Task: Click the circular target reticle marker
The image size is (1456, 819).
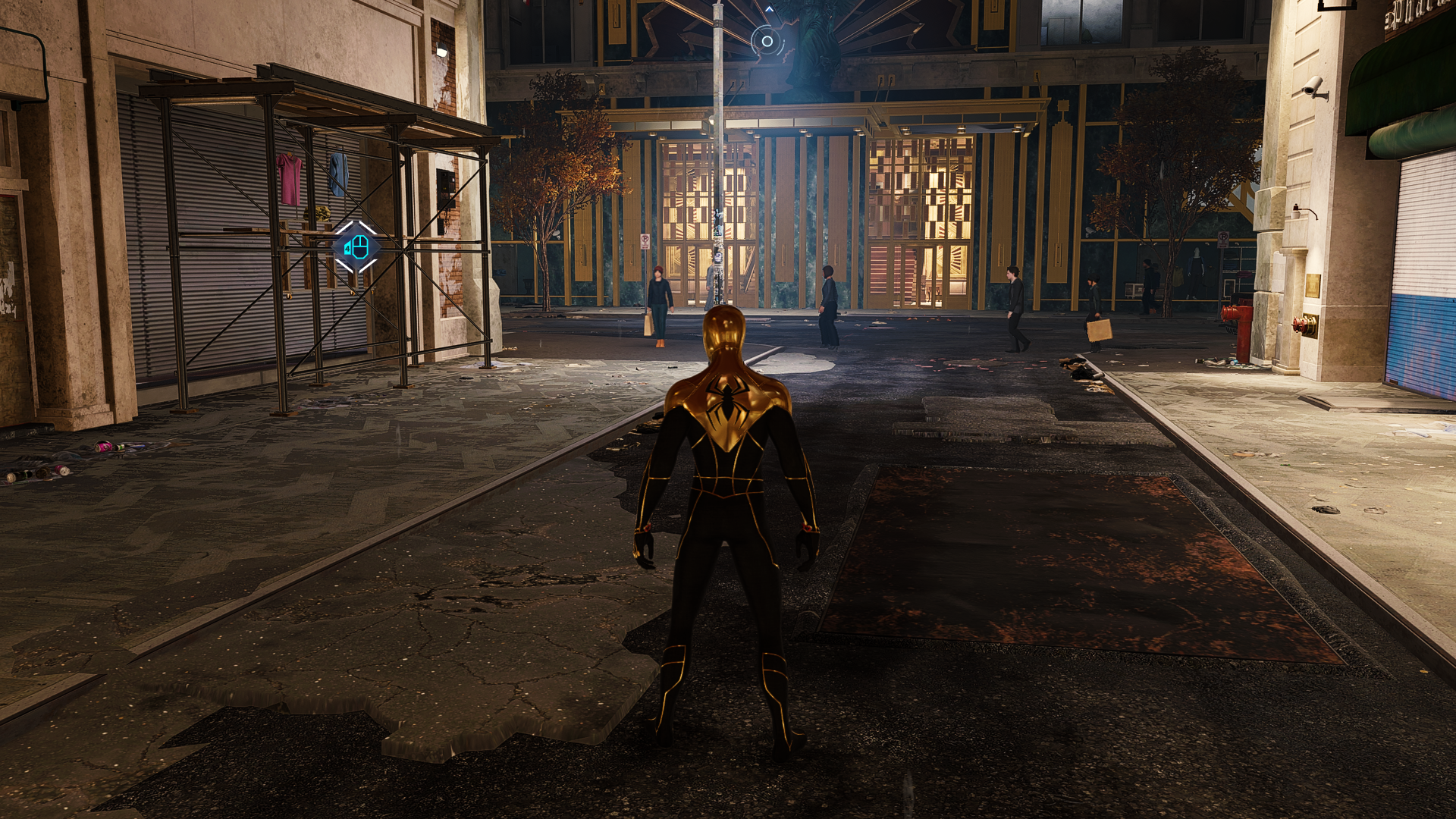Action: coord(767,42)
